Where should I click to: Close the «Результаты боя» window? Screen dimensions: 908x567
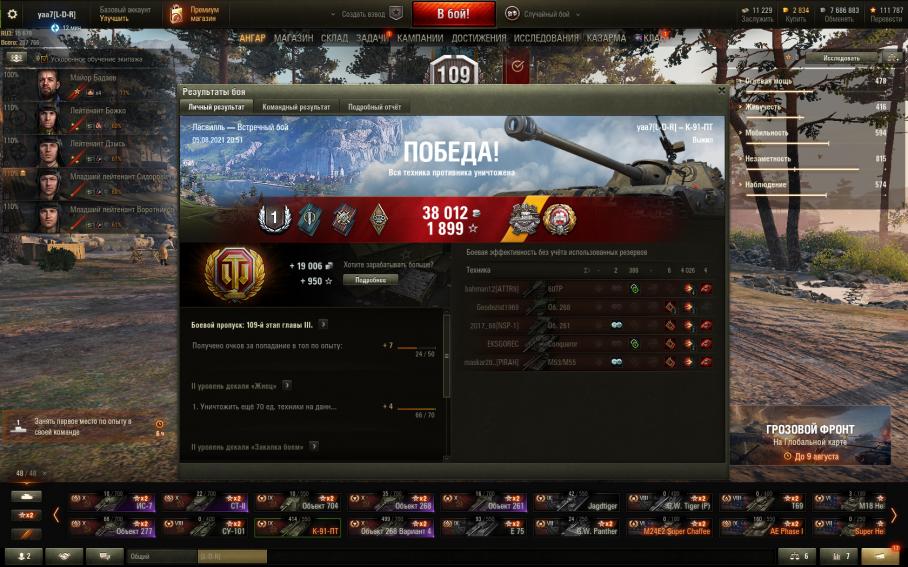(x=721, y=91)
